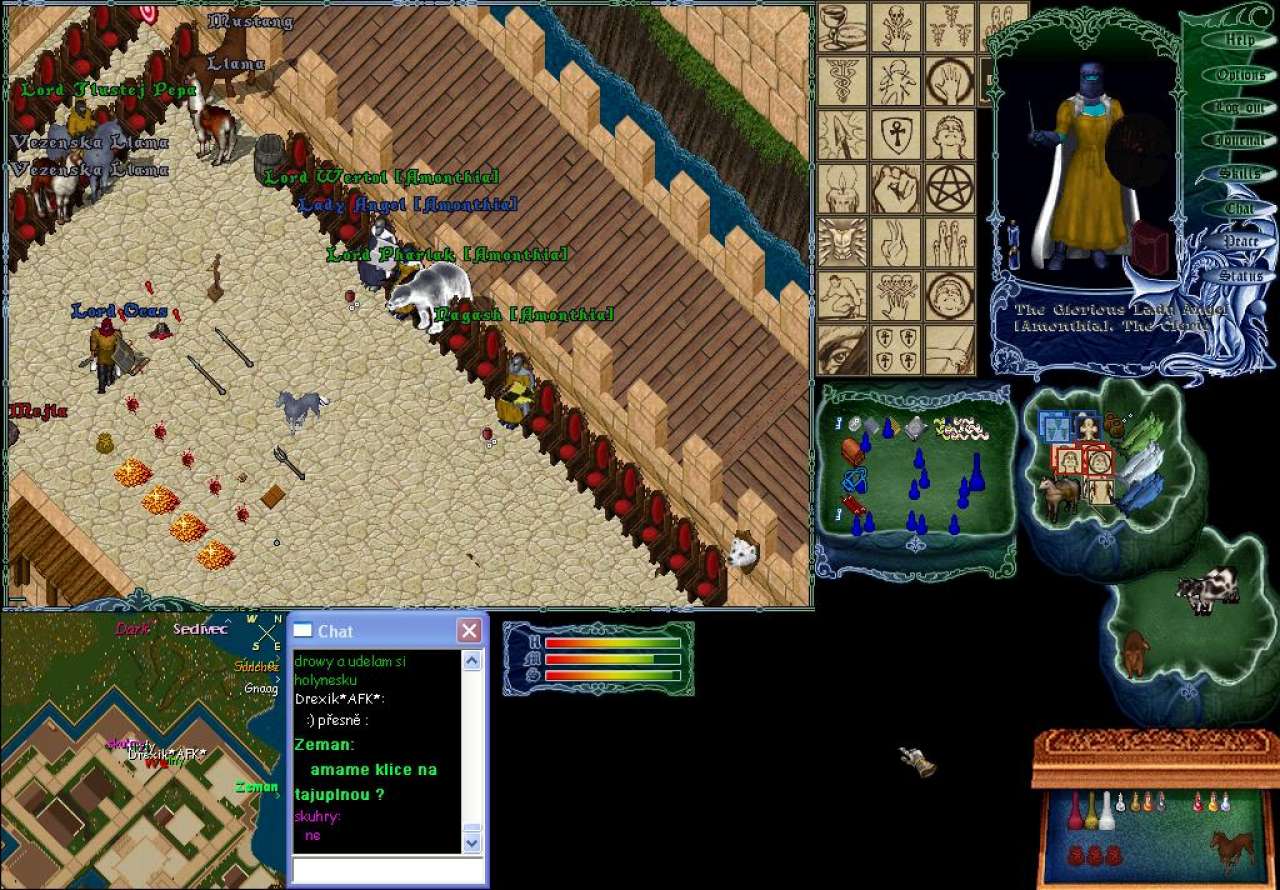
Task: Toggle the Peace war-mode button
Action: (x=1240, y=241)
